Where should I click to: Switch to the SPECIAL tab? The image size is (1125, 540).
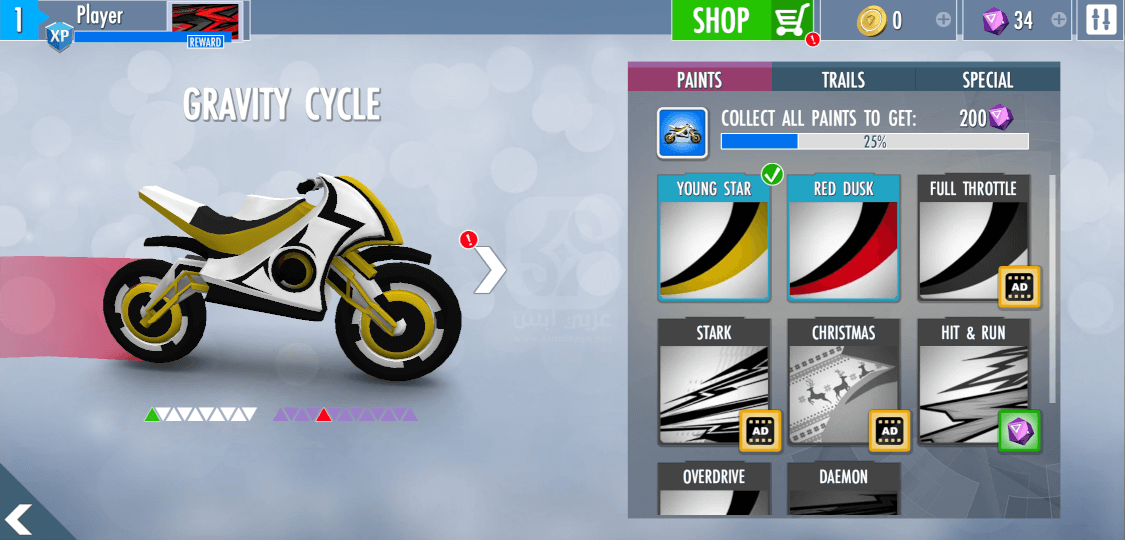[x=987, y=80]
